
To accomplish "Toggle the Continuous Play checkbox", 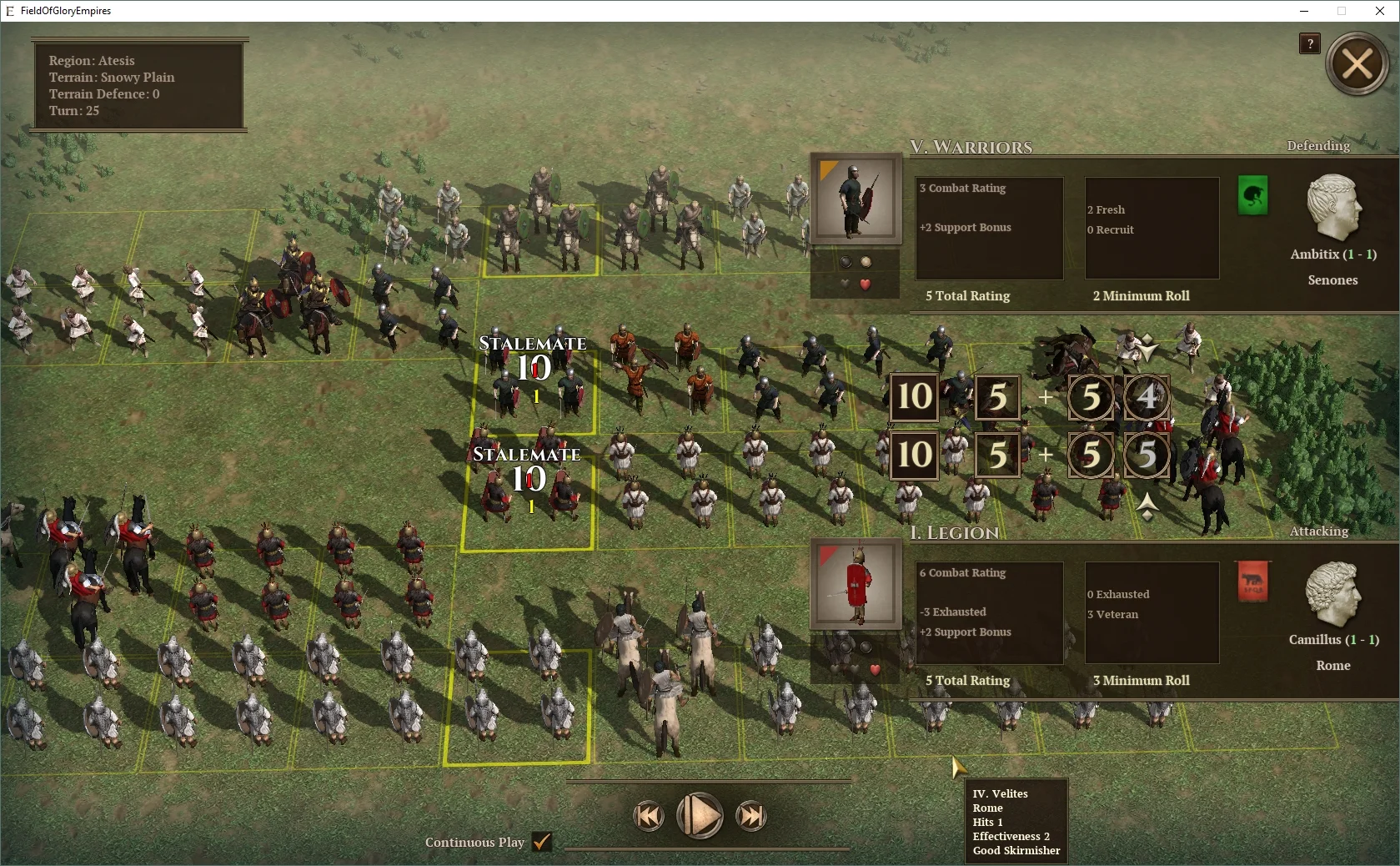I will [x=543, y=843].
